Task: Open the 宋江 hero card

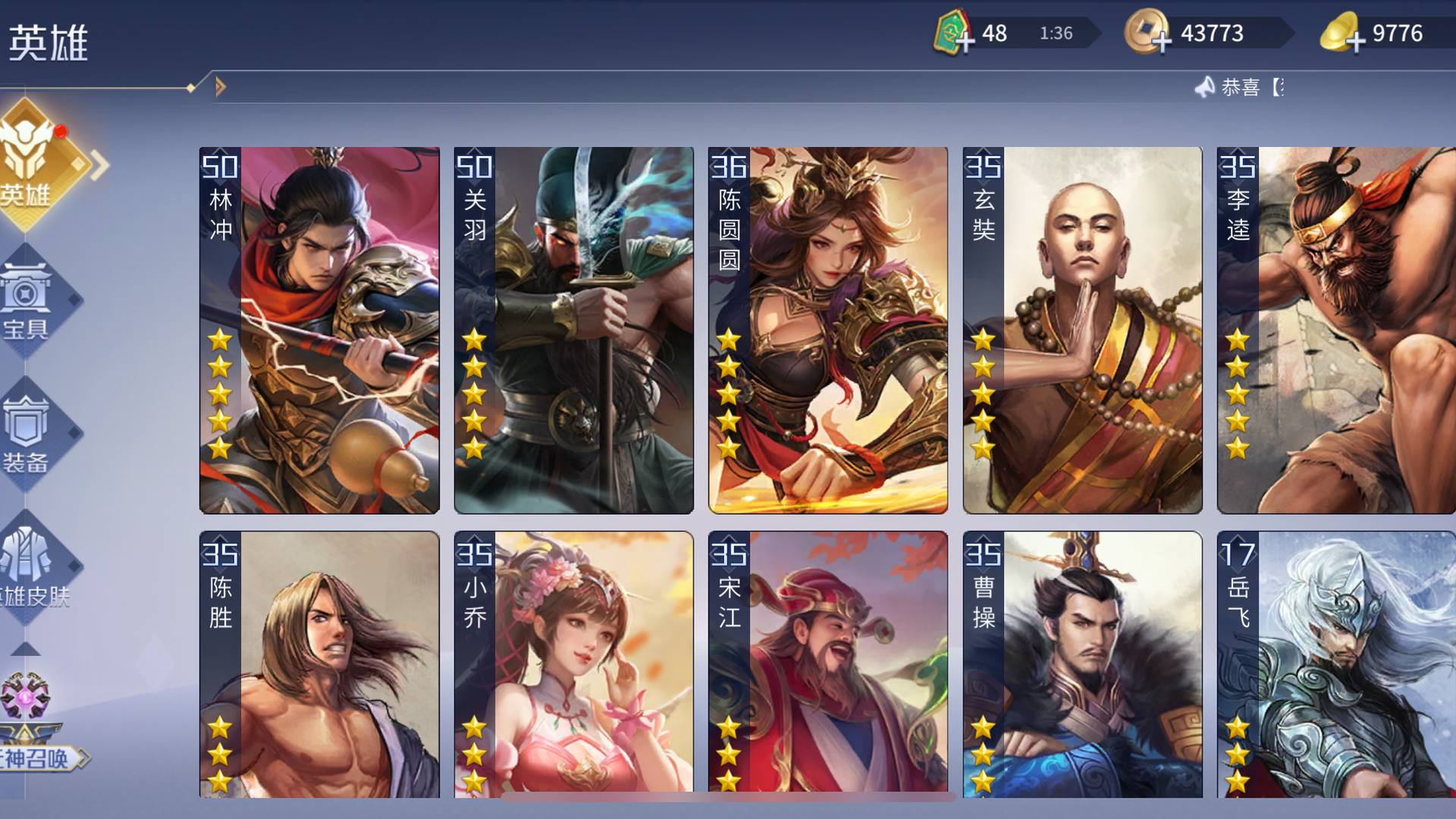Action: [828, 664]
